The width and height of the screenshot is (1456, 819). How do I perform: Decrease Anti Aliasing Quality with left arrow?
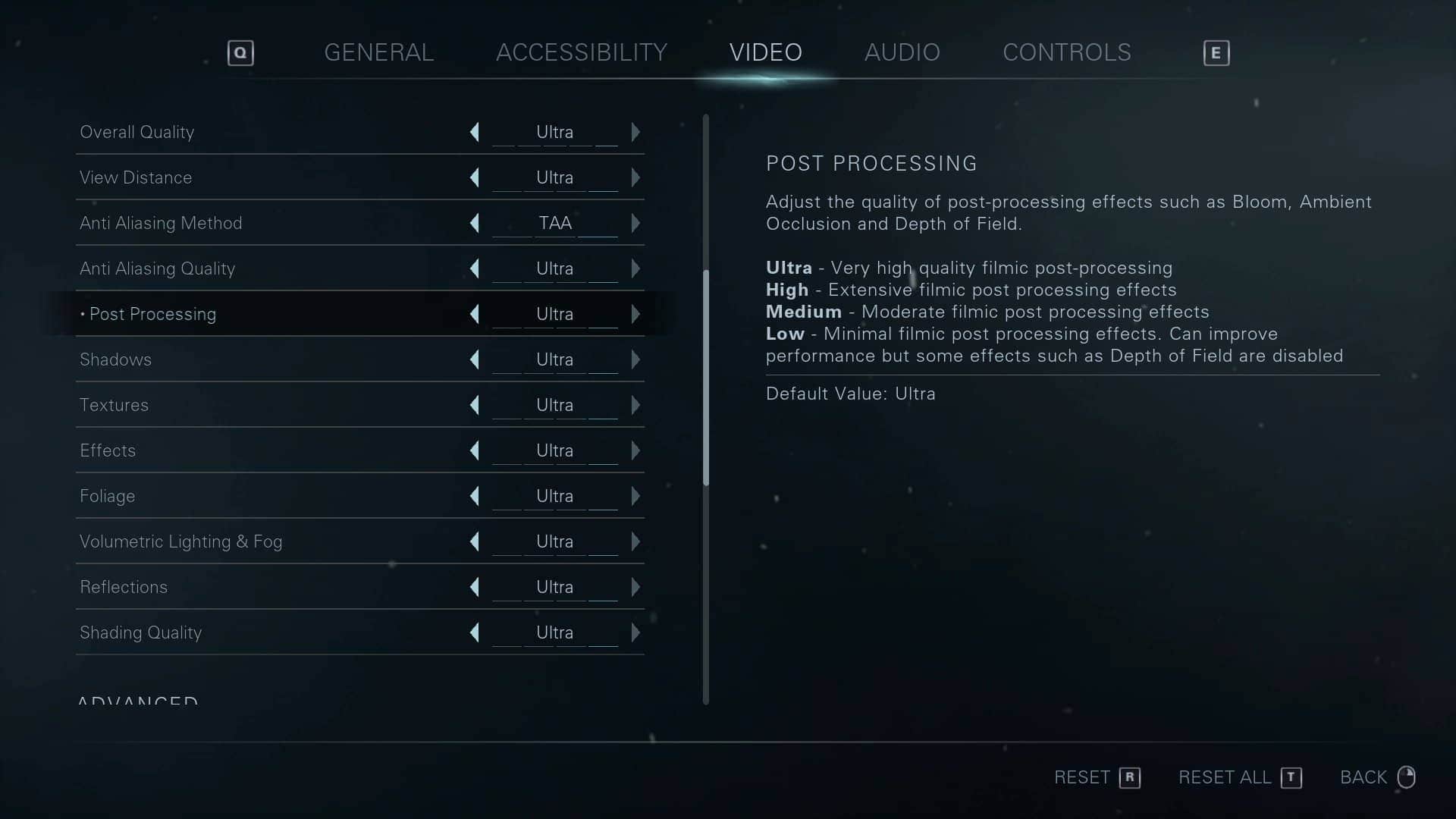pyautogui.click(x=475, y=268)
